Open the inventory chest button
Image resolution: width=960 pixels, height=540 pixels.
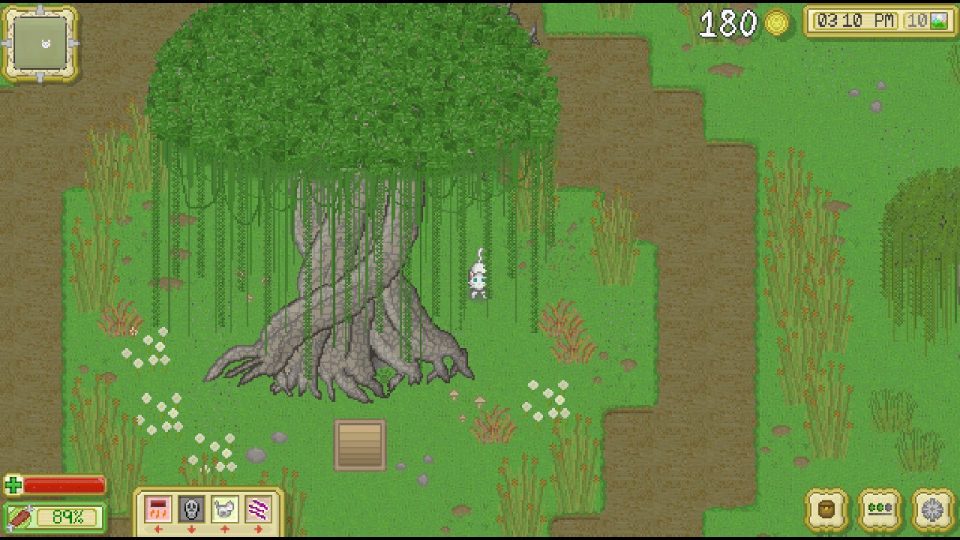[827, 509]
